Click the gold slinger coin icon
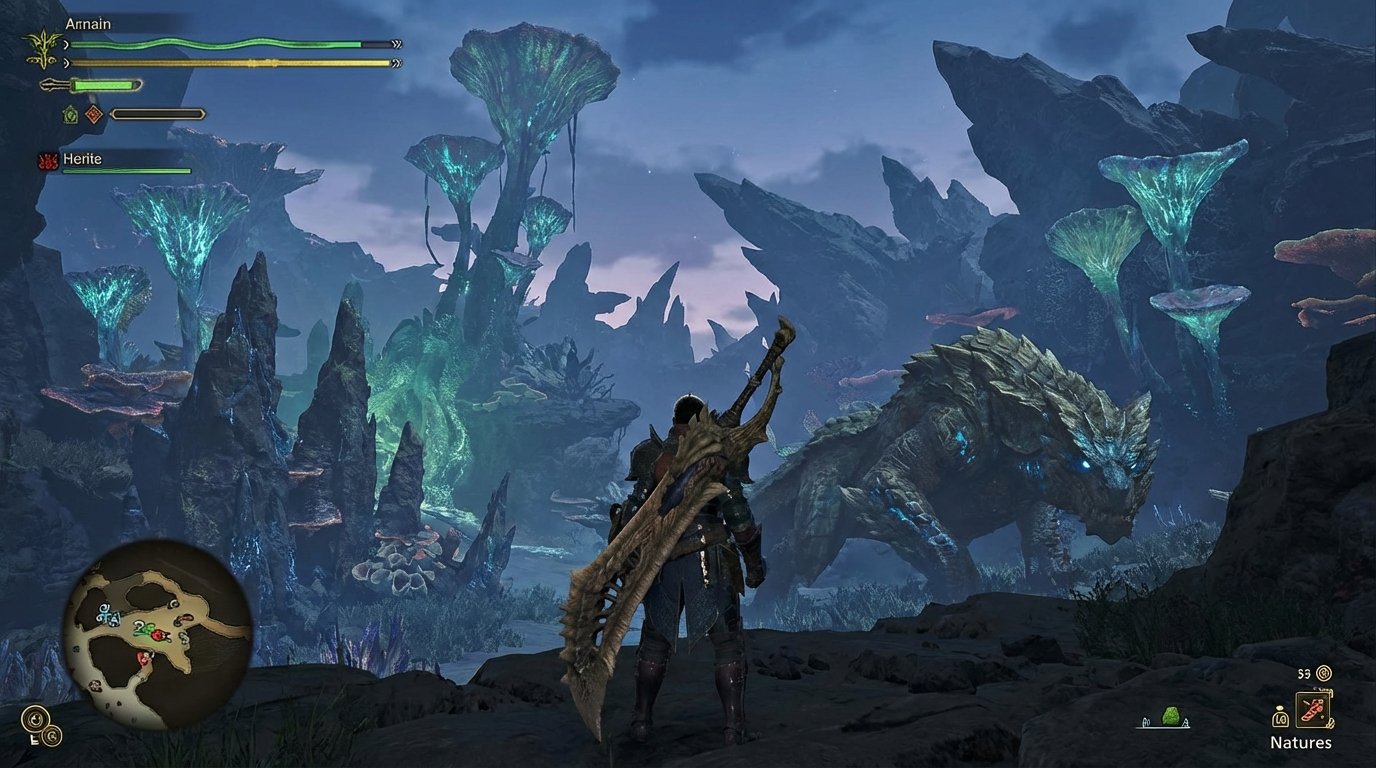1376x768 pixels. pos(1324,674)
